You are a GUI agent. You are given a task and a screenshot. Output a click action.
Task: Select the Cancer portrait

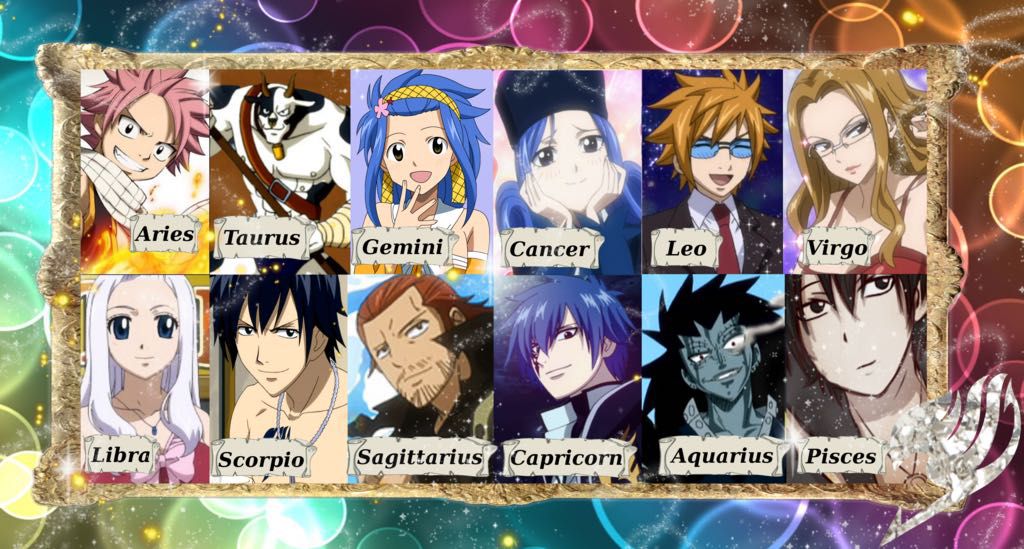(566, 165)
